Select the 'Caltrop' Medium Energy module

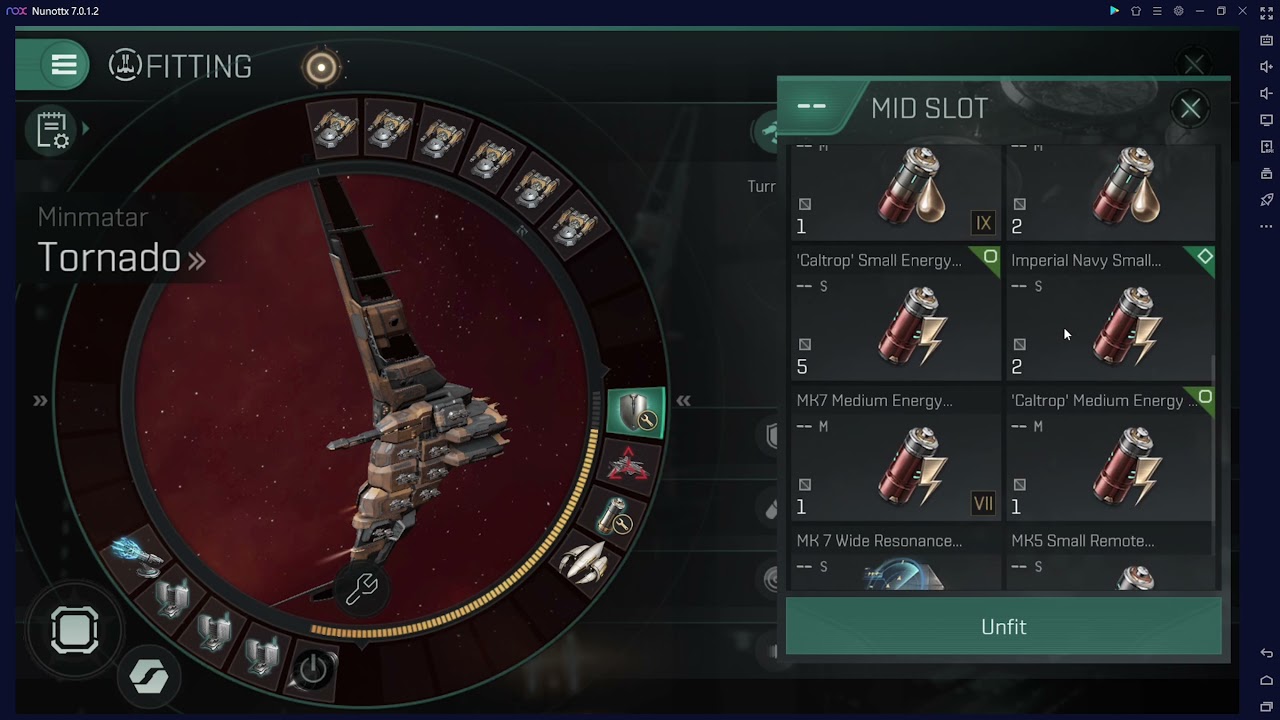(1110, 457)
